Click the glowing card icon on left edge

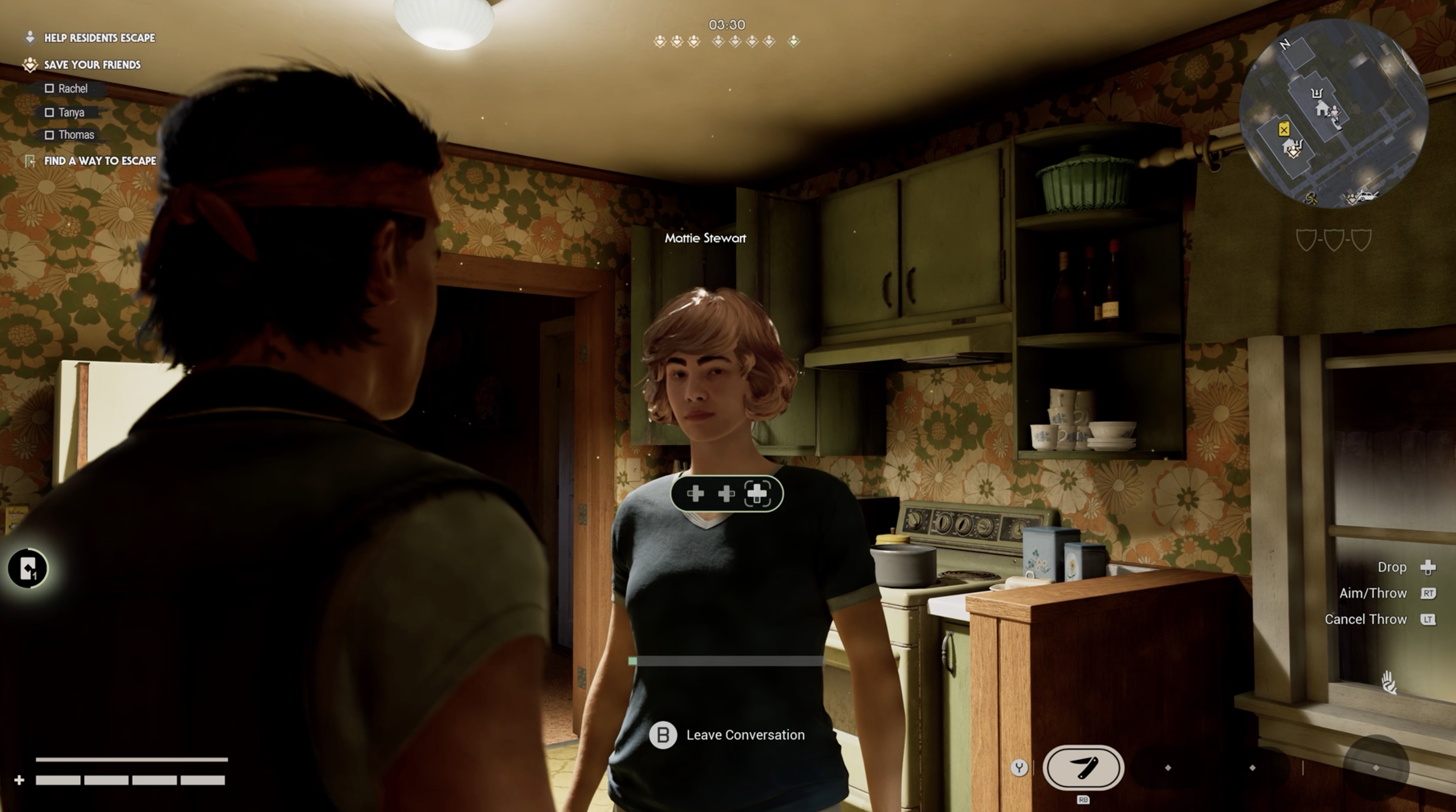point(28,568)
